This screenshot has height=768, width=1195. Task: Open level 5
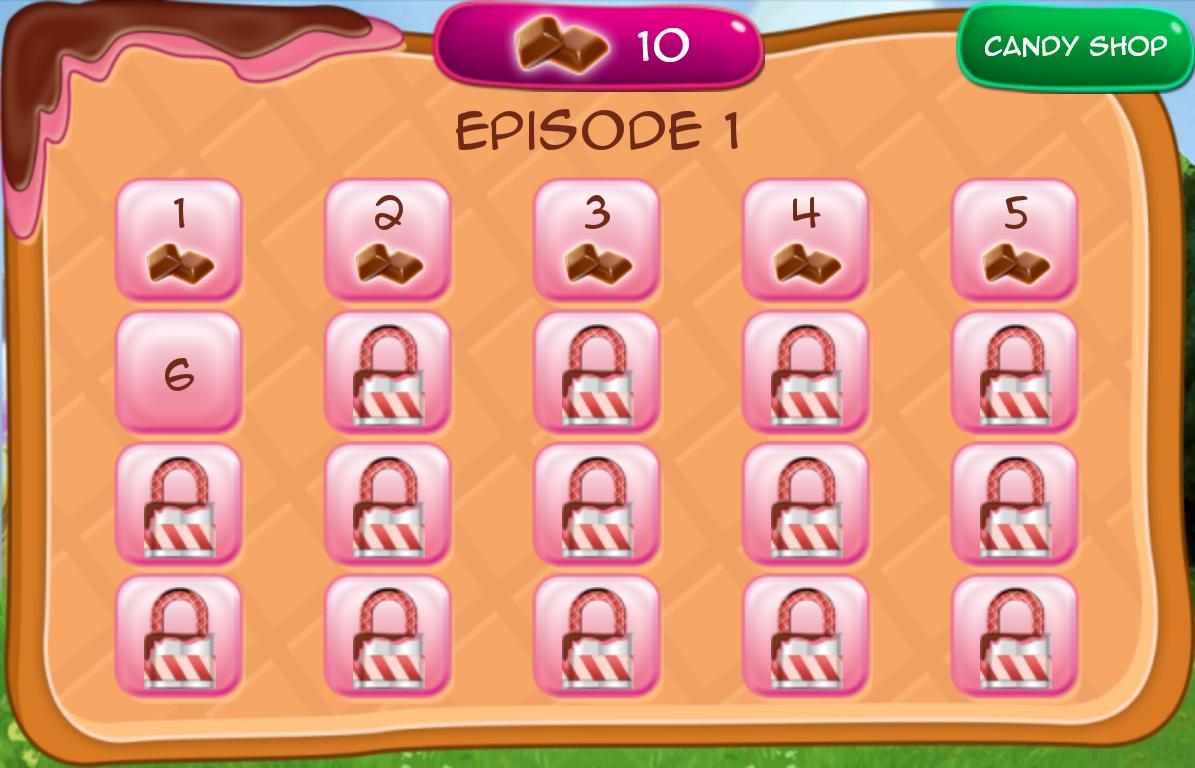click(1014, 240)
